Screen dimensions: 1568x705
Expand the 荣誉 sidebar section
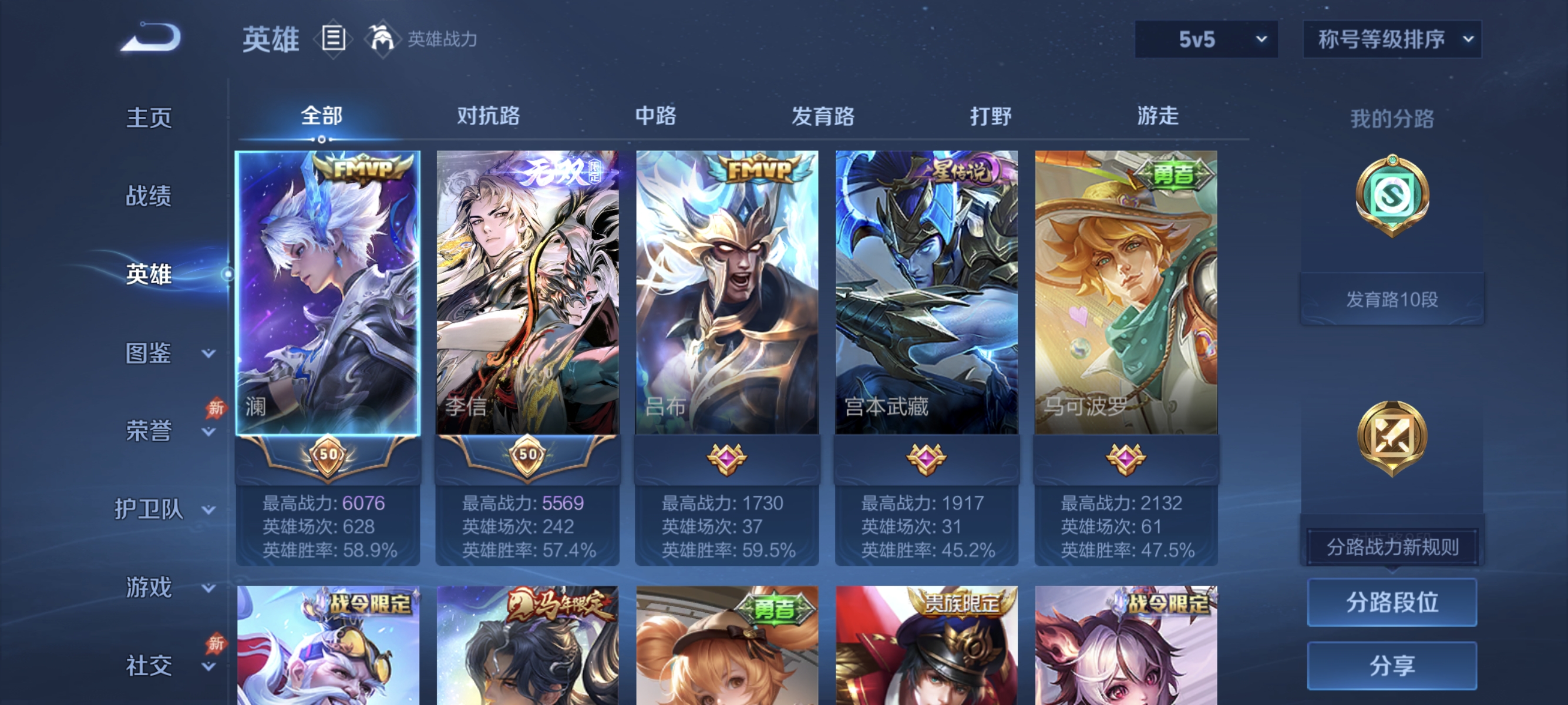pos(149,431)
